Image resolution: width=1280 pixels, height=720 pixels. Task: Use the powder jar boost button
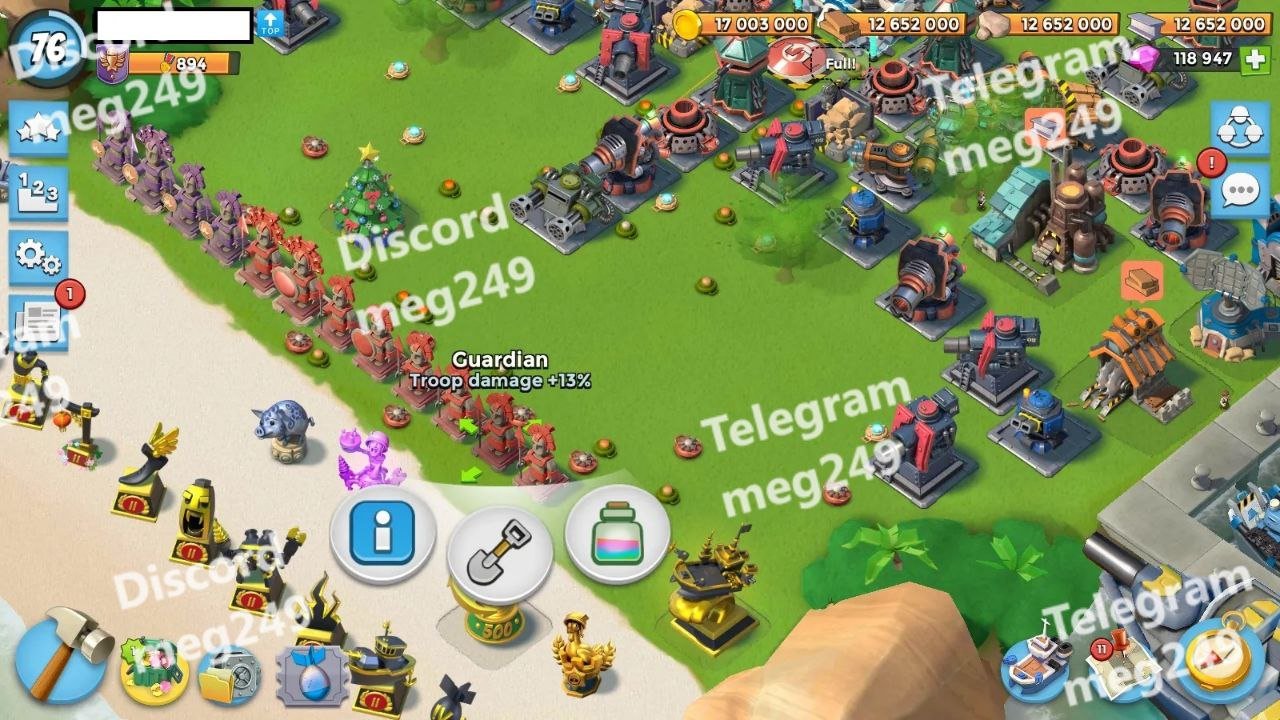pyautogui.click(x=617, y=536)
